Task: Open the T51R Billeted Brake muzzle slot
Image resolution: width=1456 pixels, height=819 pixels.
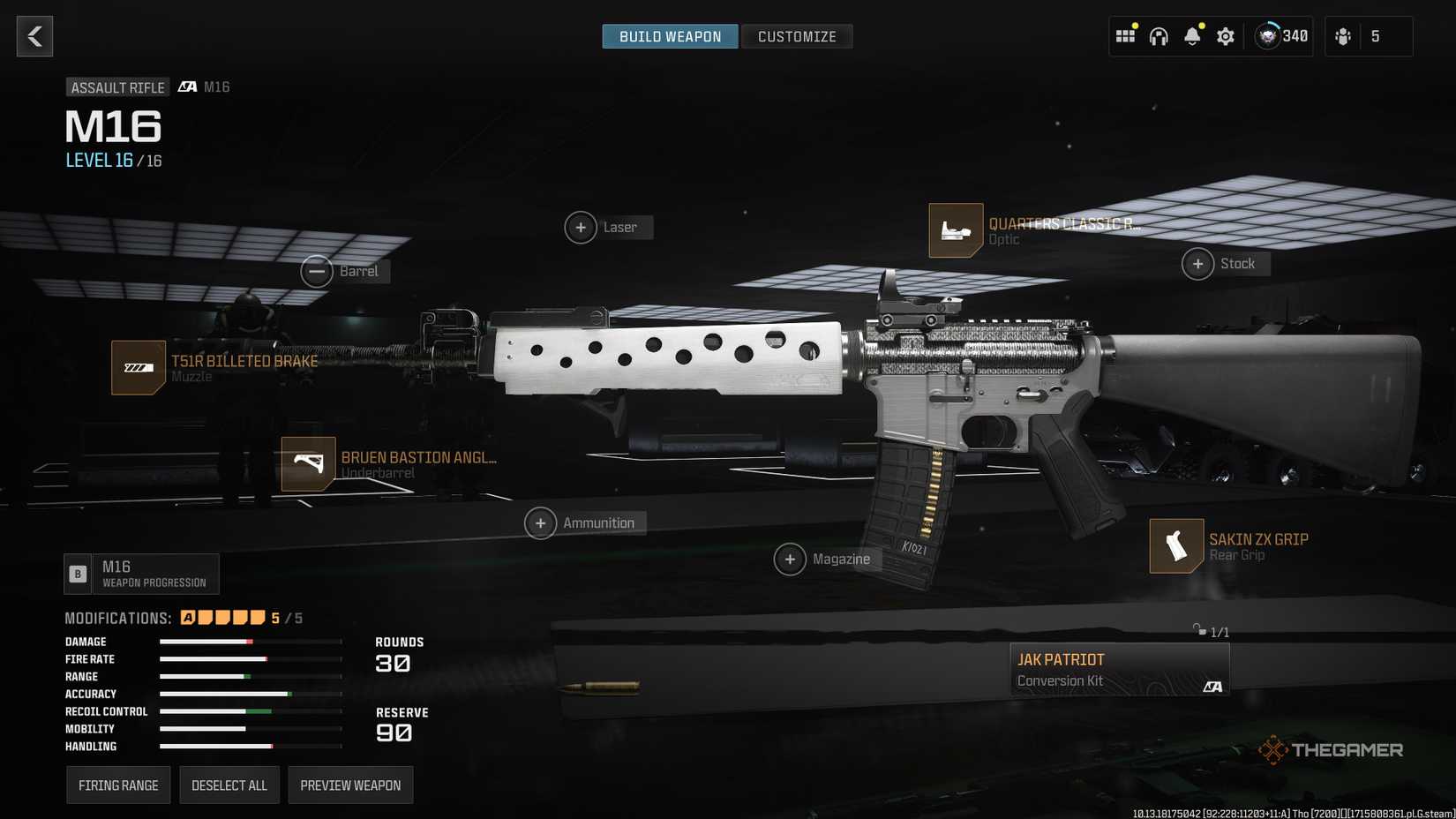Action: tap(137, 368)
